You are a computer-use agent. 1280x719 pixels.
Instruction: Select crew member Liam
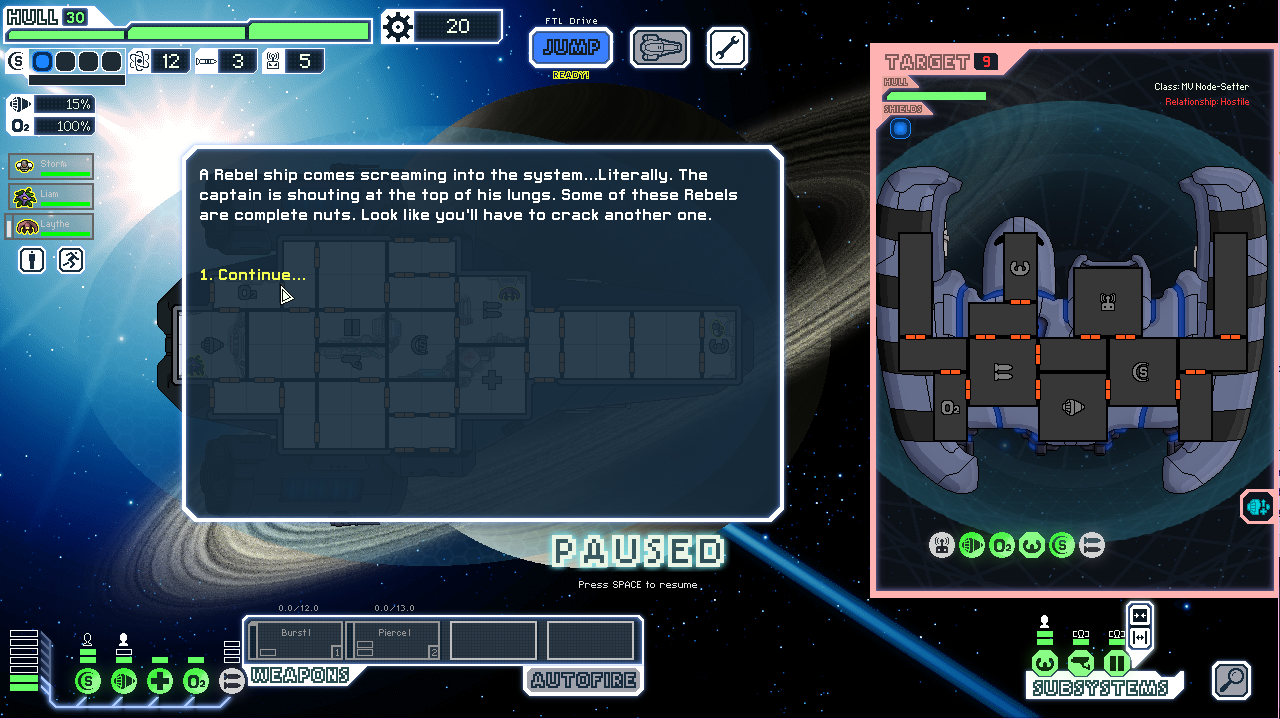[x=51, y=196]
